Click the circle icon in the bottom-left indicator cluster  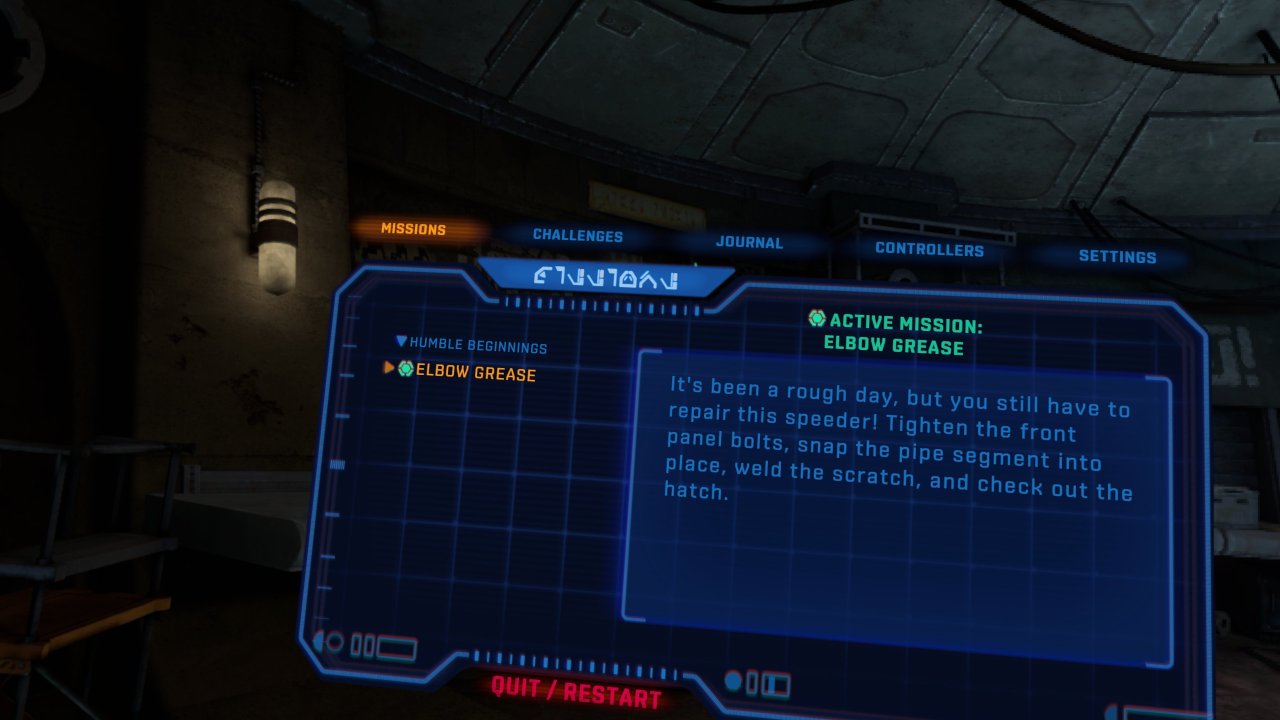pos(334,641)
